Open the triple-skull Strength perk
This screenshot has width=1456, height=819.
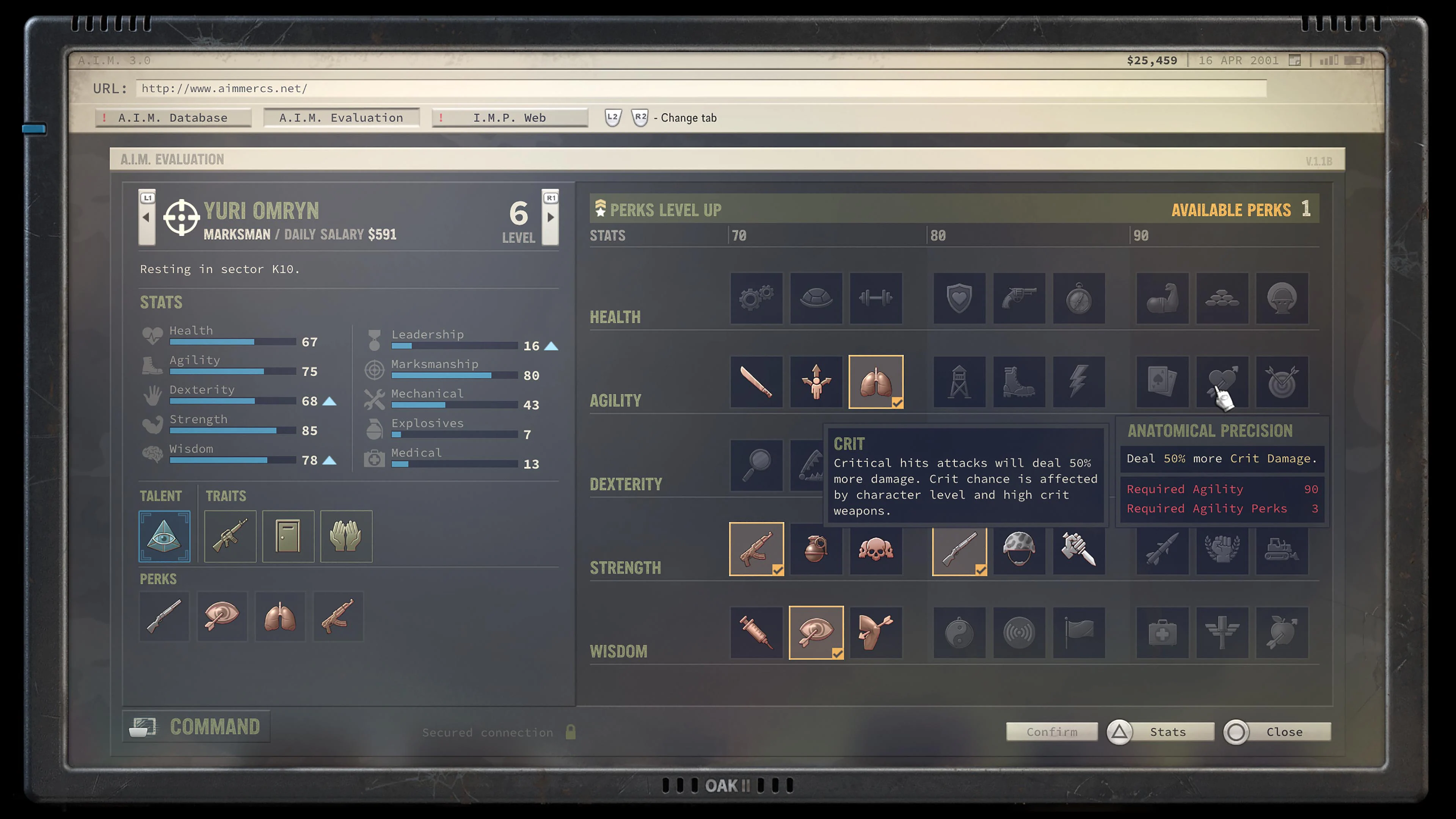point(875,550)
